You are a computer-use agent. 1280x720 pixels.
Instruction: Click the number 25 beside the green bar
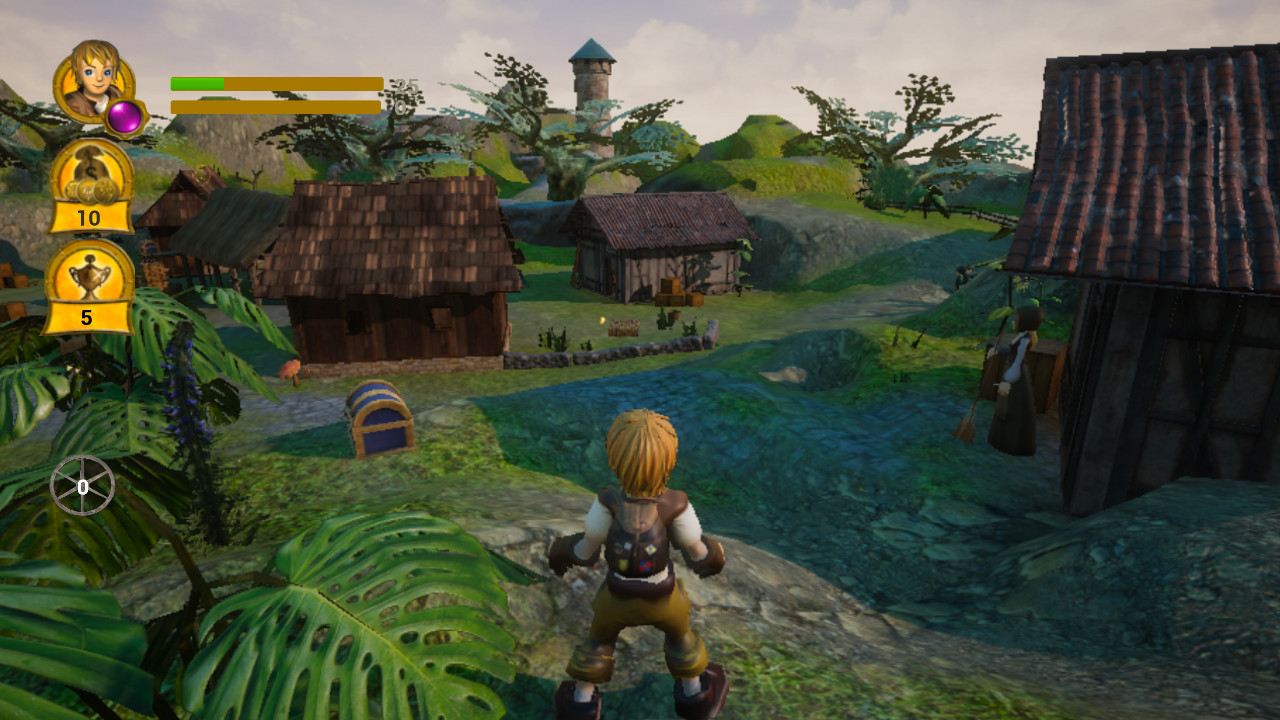(x=405, y=85)
